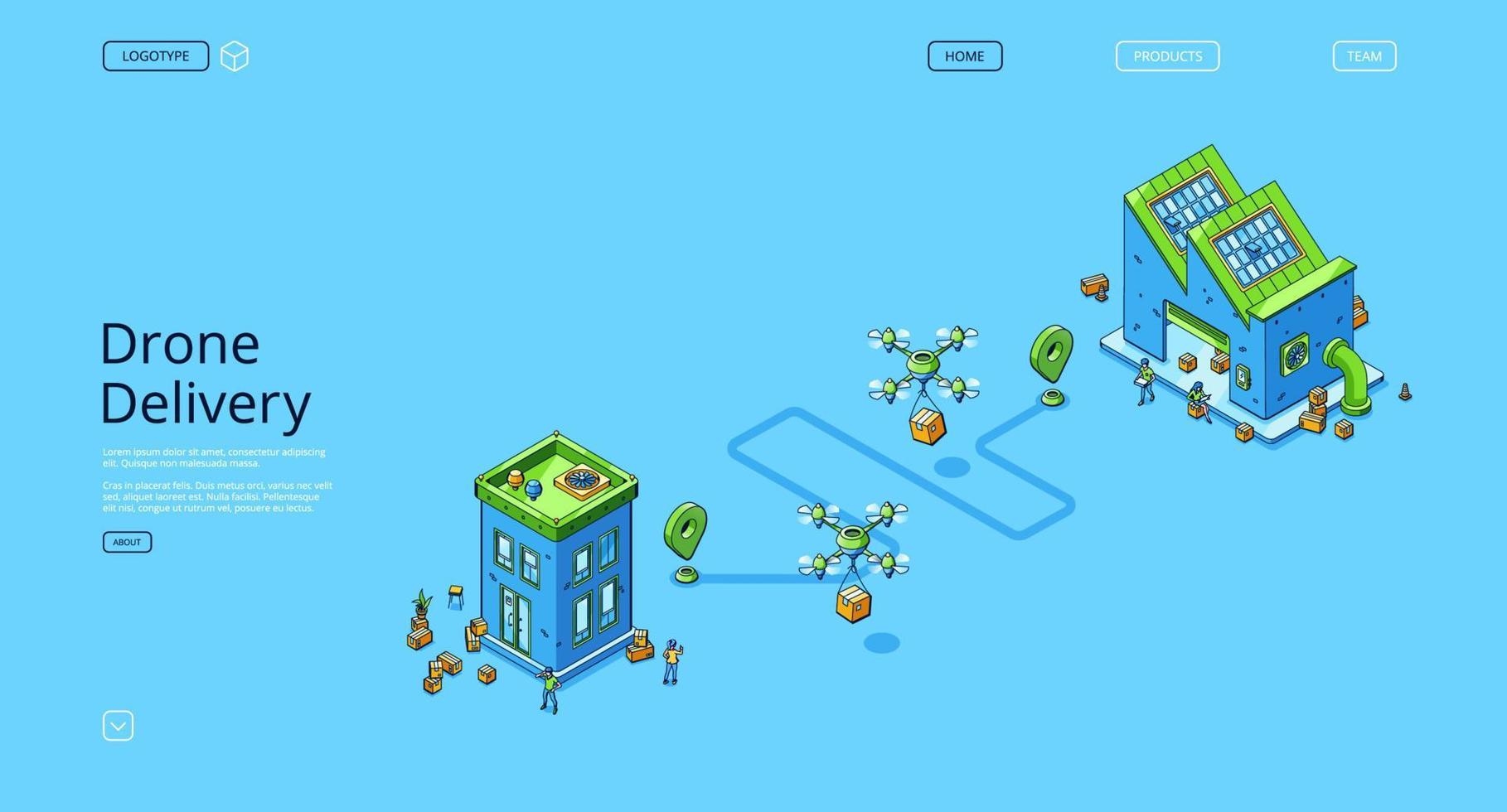Click the small orange traffic cone by the crates
The width and height of the screenshot is (1507, 812).
point(1102,293)
